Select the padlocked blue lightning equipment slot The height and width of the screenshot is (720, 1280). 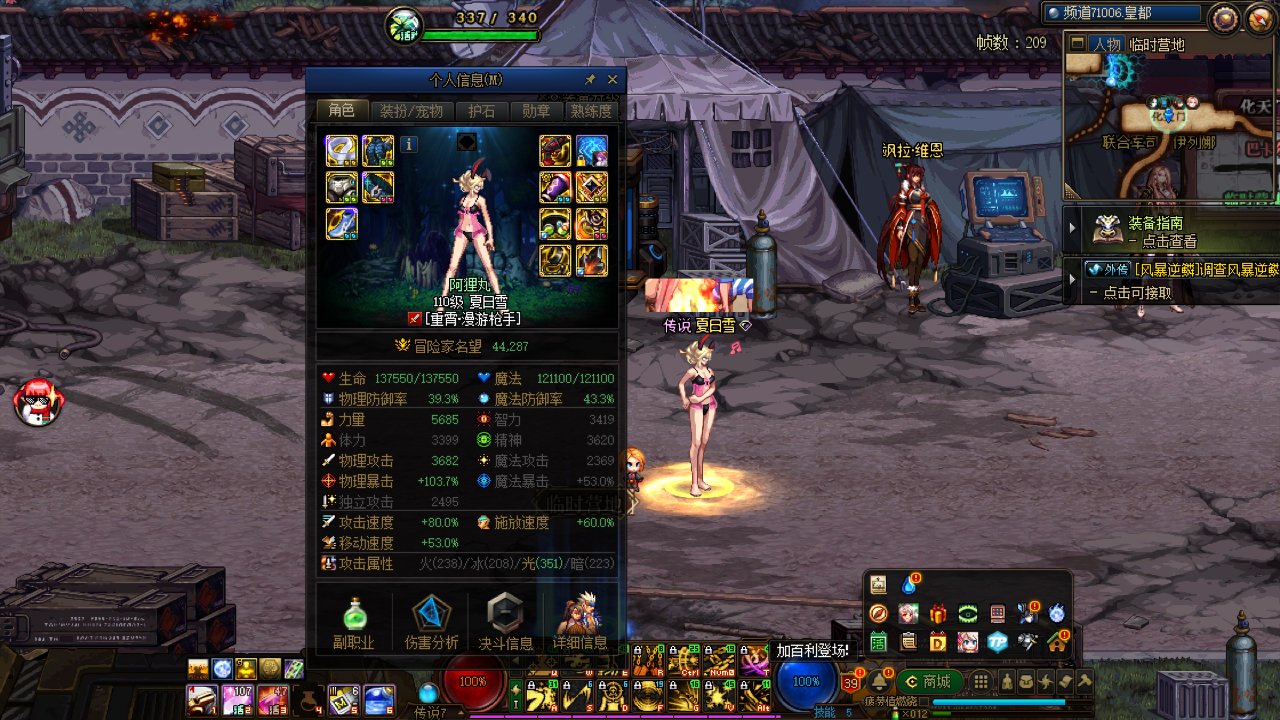591,151
